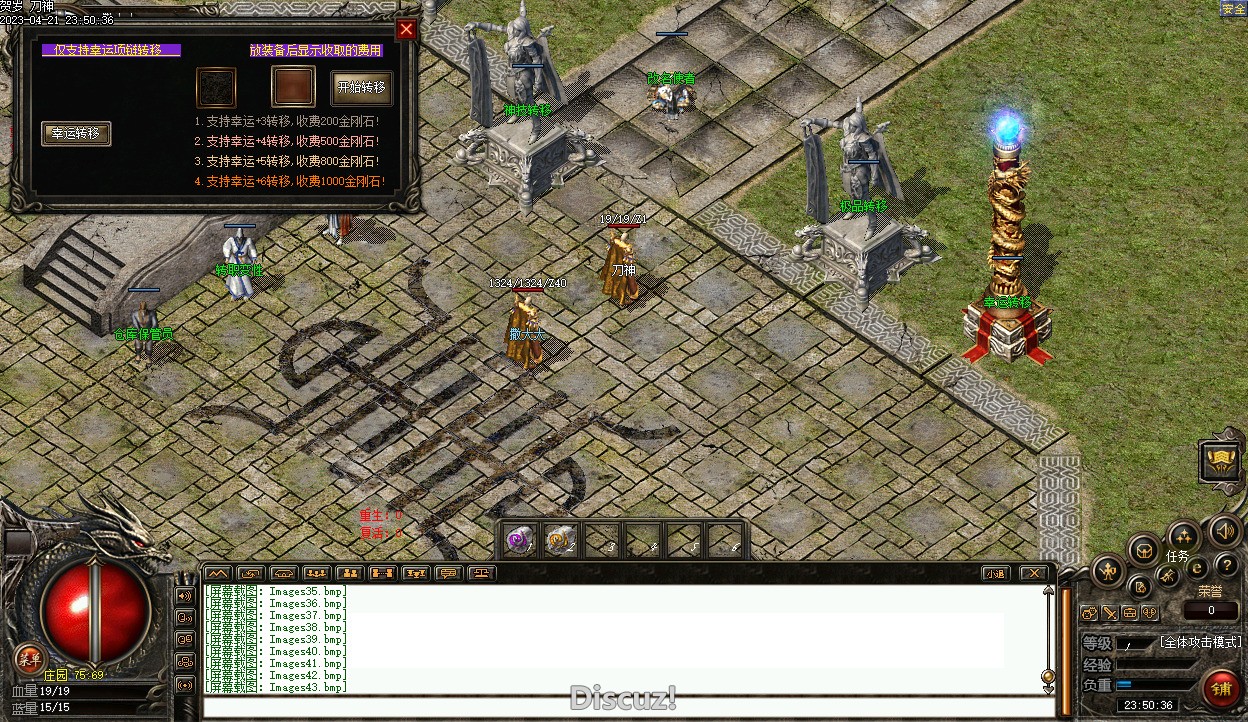Click the 小退 (logout) button
The width and height of the screenshot is (1248, 722).
(994, 573)
